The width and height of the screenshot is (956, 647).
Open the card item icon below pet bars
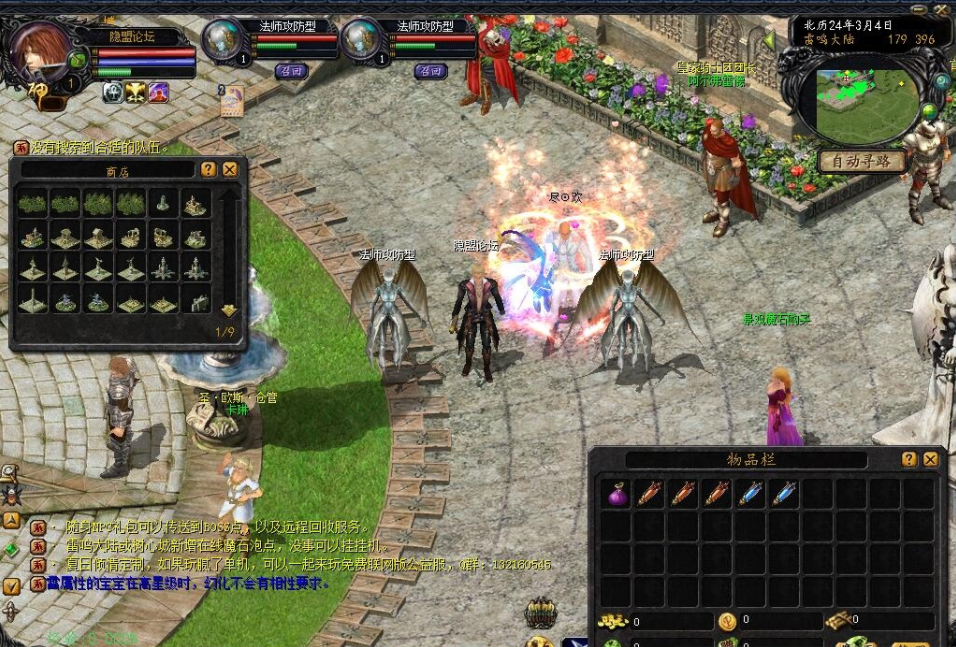click(x=231, y=99)
